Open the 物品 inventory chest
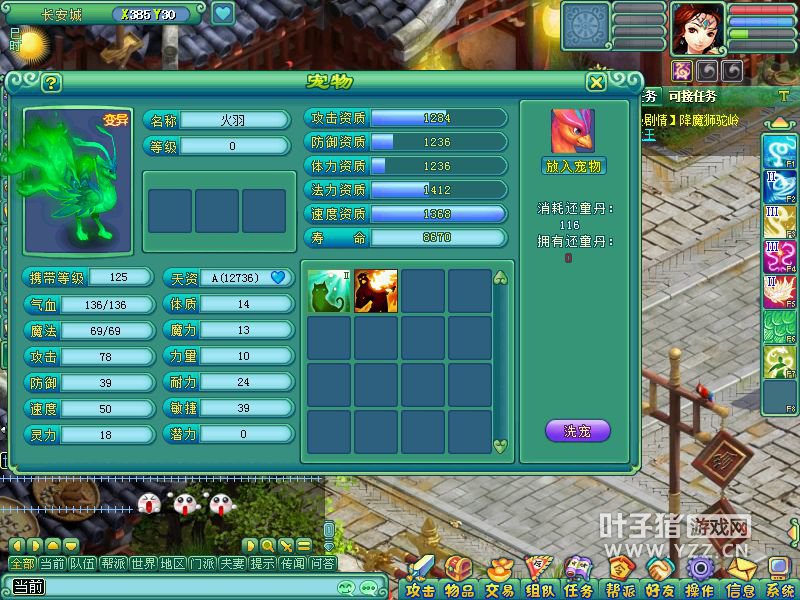The height and width of the screenshot is (600, 800). [460, 579]
